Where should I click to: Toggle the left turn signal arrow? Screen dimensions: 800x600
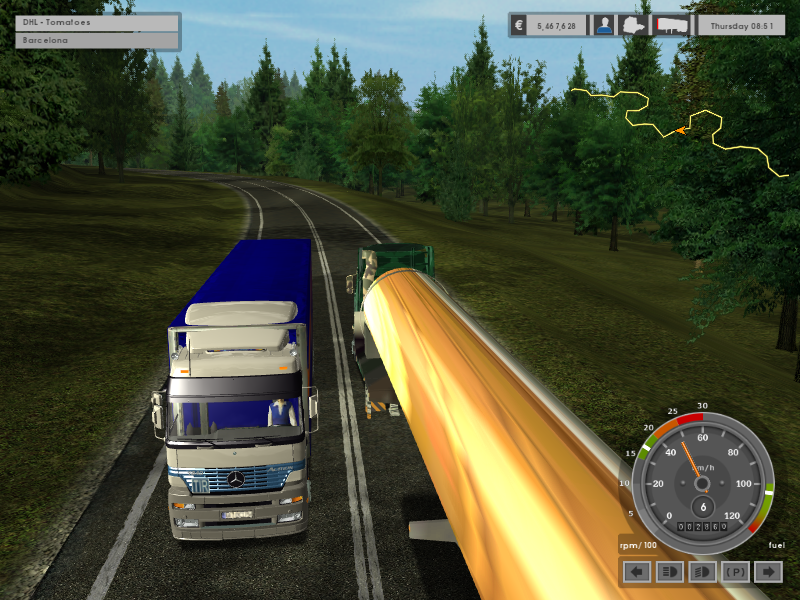(x=637, y=571)
